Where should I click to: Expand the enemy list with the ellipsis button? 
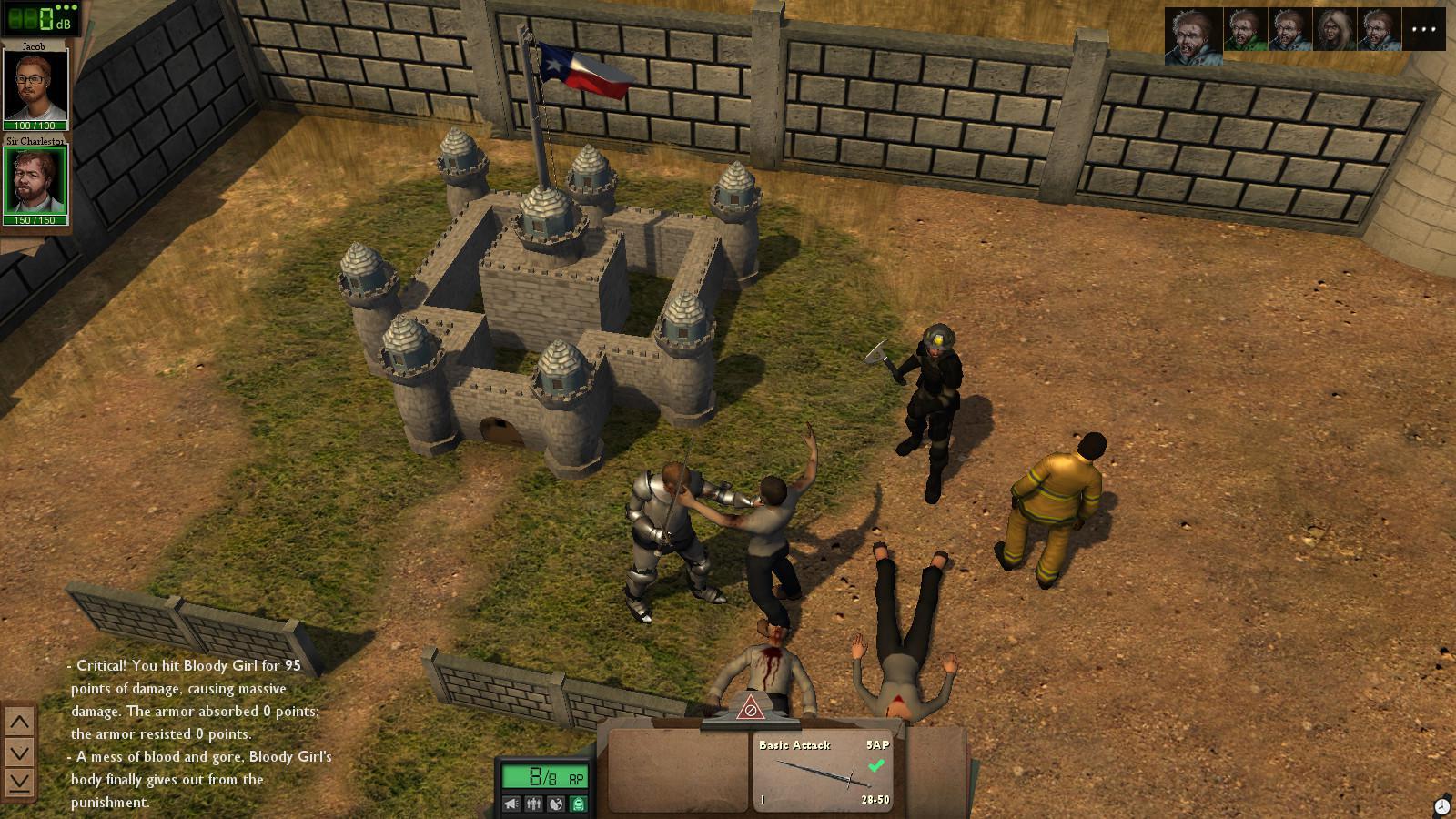[1424, 29]
